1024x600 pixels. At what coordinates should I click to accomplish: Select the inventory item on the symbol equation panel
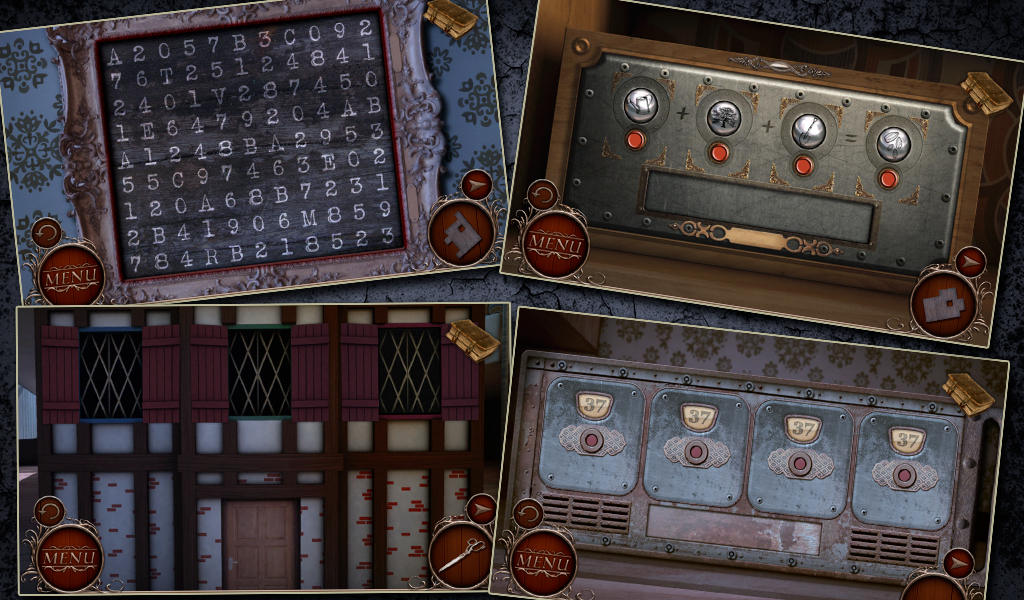[943, 304]
